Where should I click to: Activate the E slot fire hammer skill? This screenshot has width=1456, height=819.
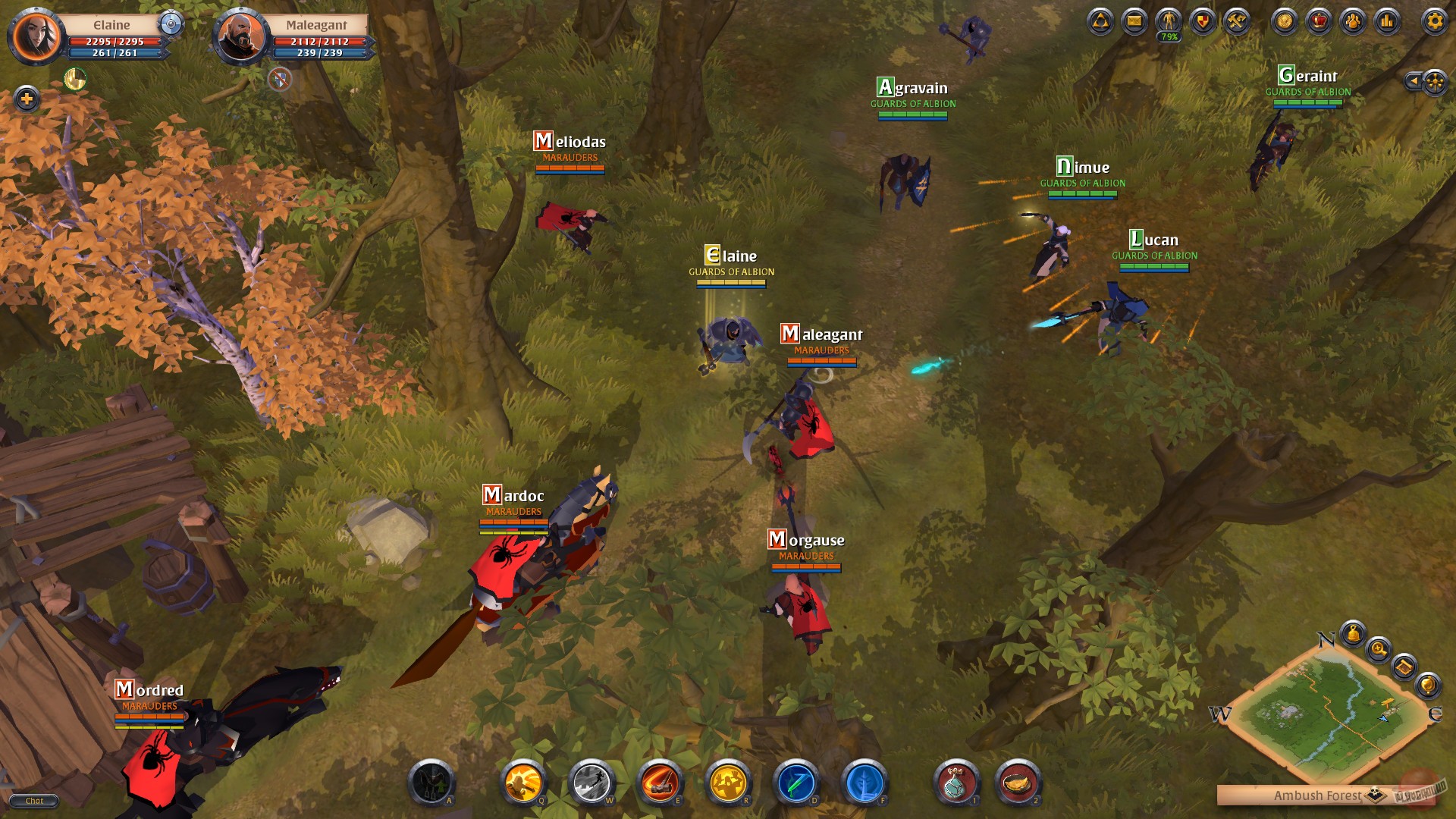660,781
